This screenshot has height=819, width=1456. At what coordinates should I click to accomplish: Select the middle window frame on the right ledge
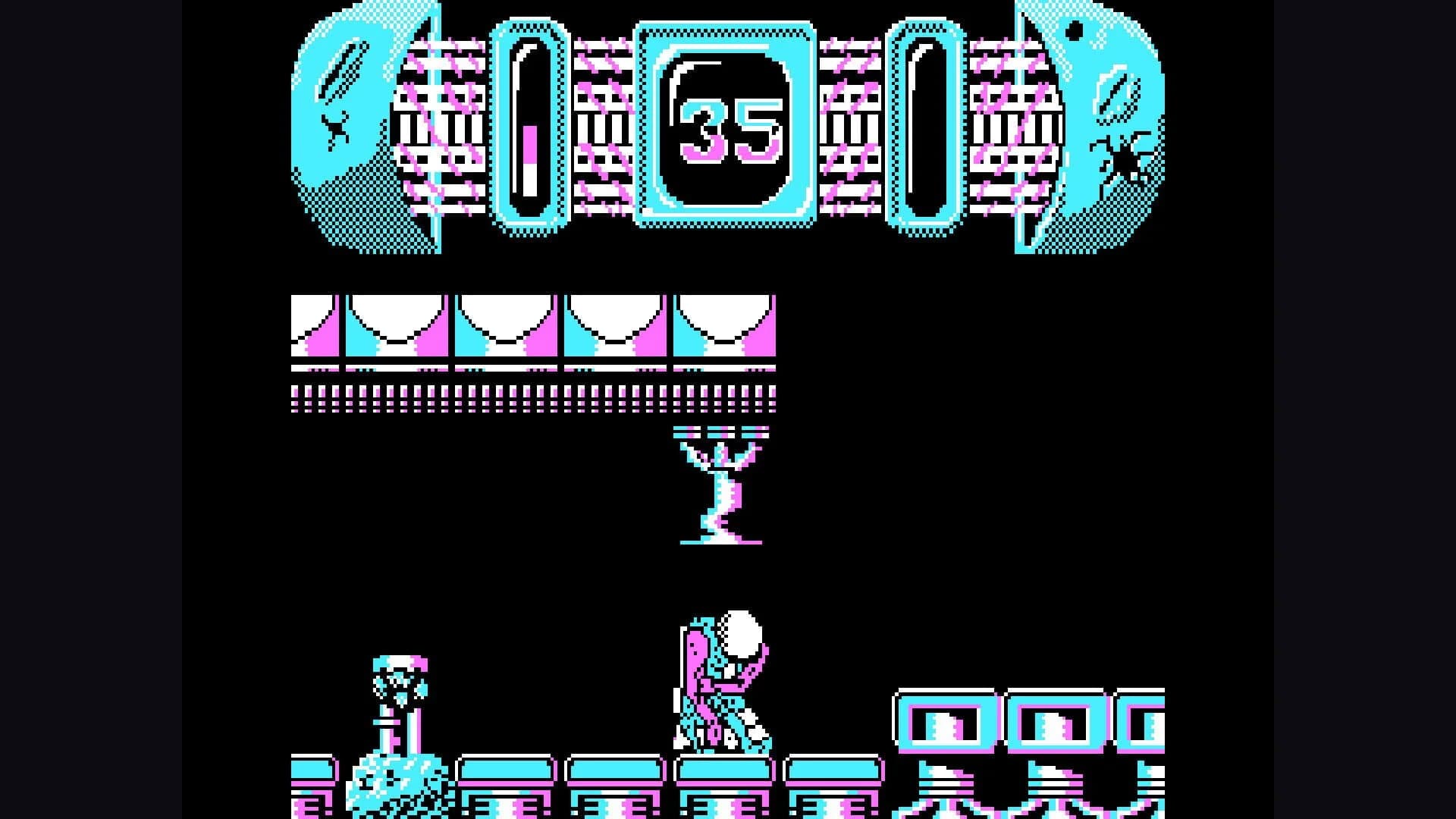1058,719
